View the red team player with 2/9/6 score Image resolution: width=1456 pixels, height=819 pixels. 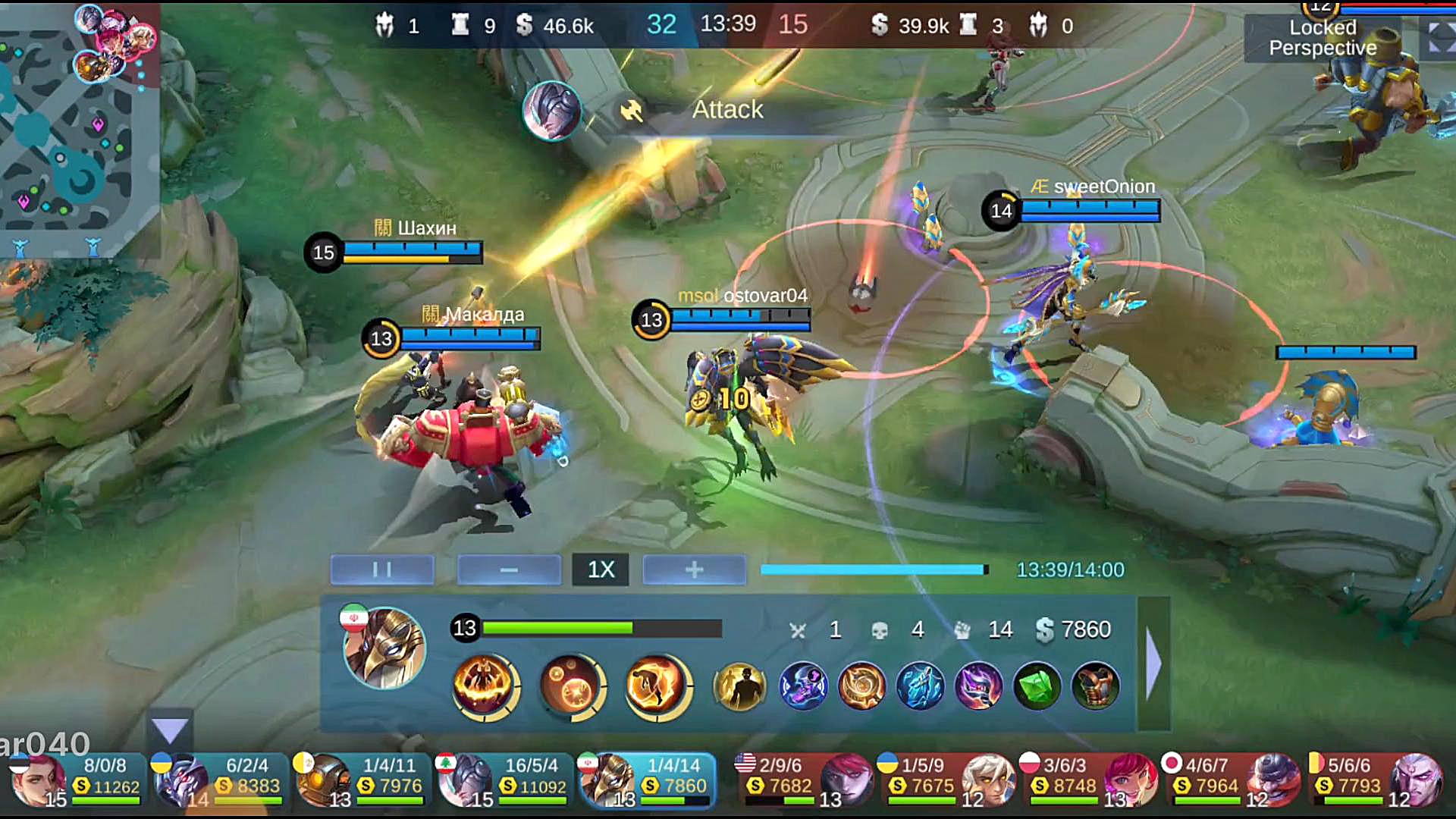(804, 780)
